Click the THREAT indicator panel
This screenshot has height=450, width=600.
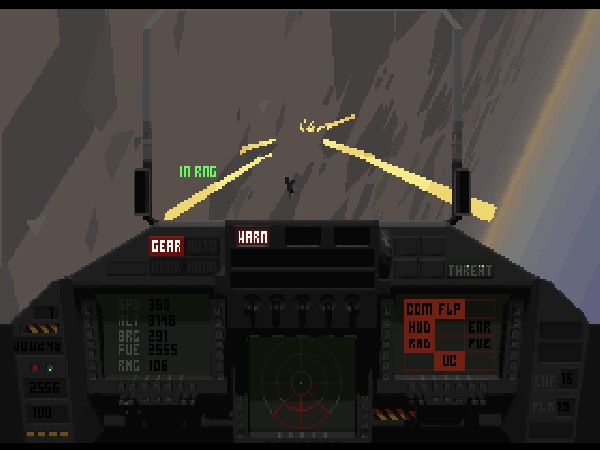pos(469,270)
